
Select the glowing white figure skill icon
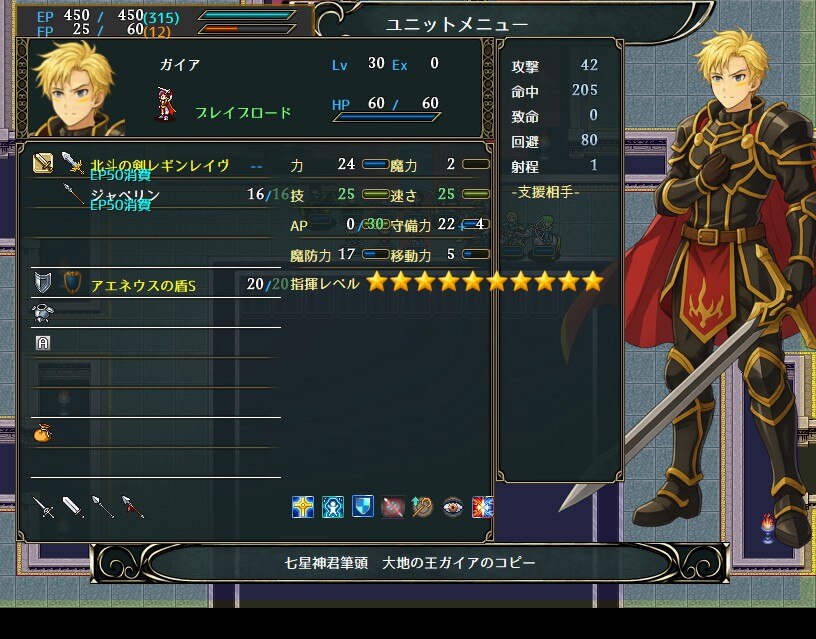(x=333, y=507)
